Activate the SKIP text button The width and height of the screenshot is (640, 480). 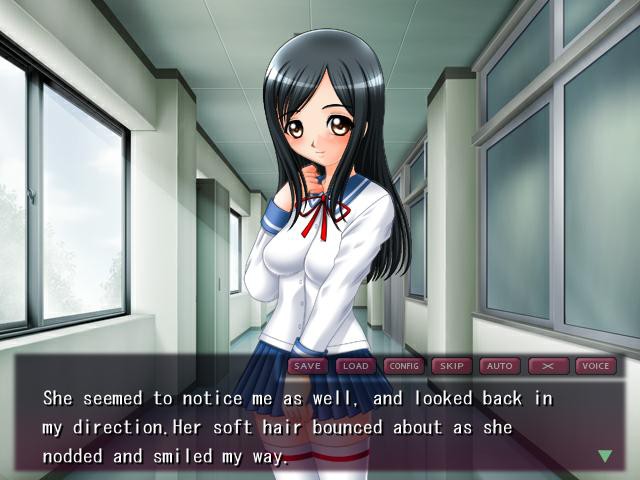click(451, 366)
